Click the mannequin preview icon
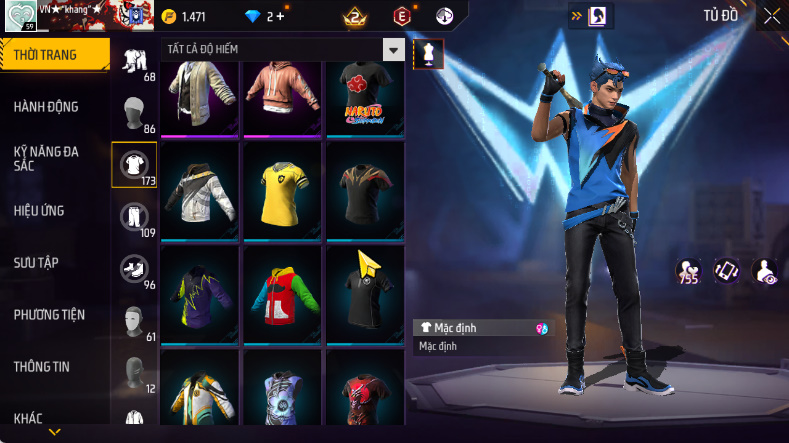Image resolution: width=789 pixels, height=443 pixels. coord(428,54)
